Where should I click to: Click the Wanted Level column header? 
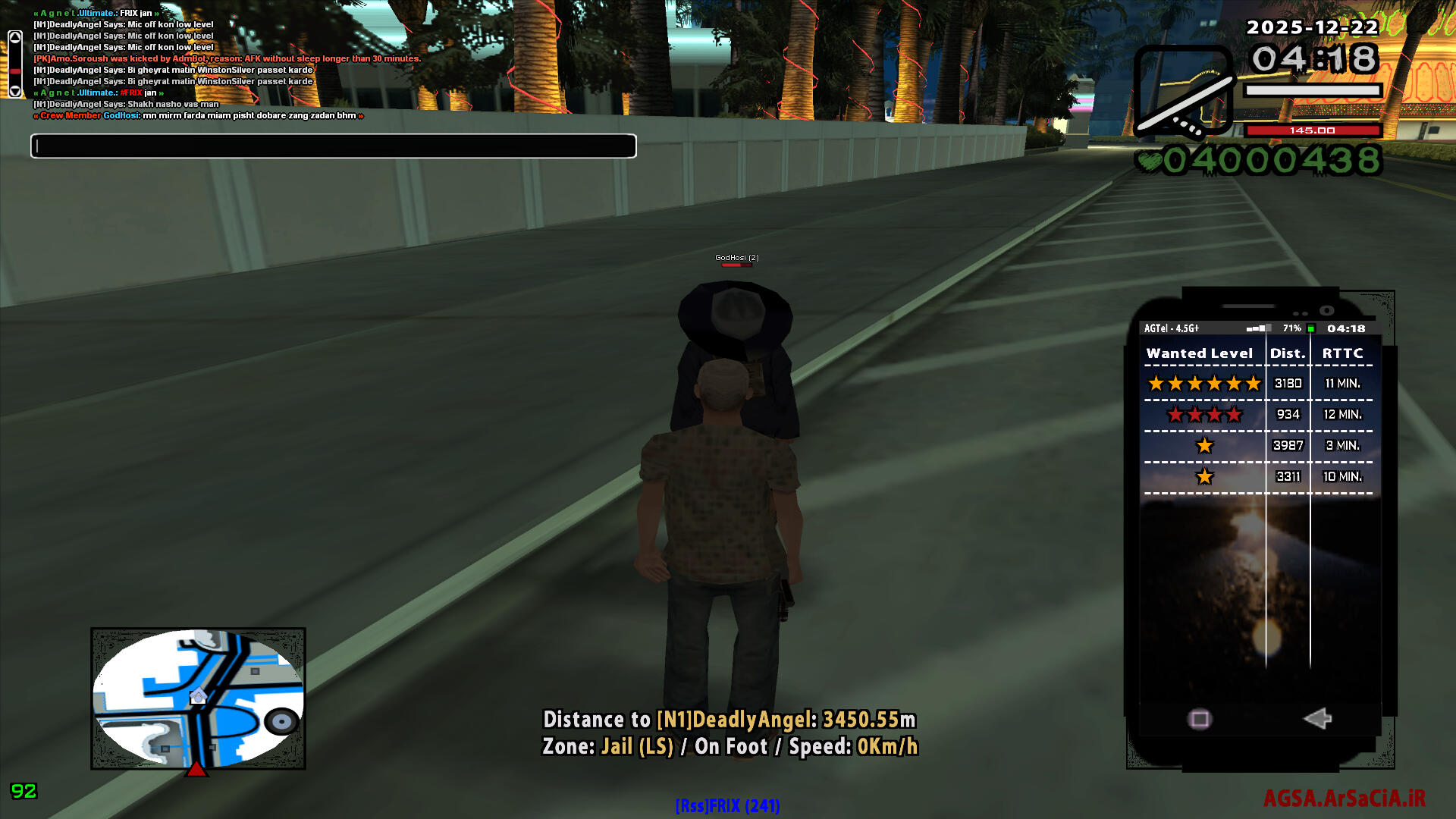1199,353
